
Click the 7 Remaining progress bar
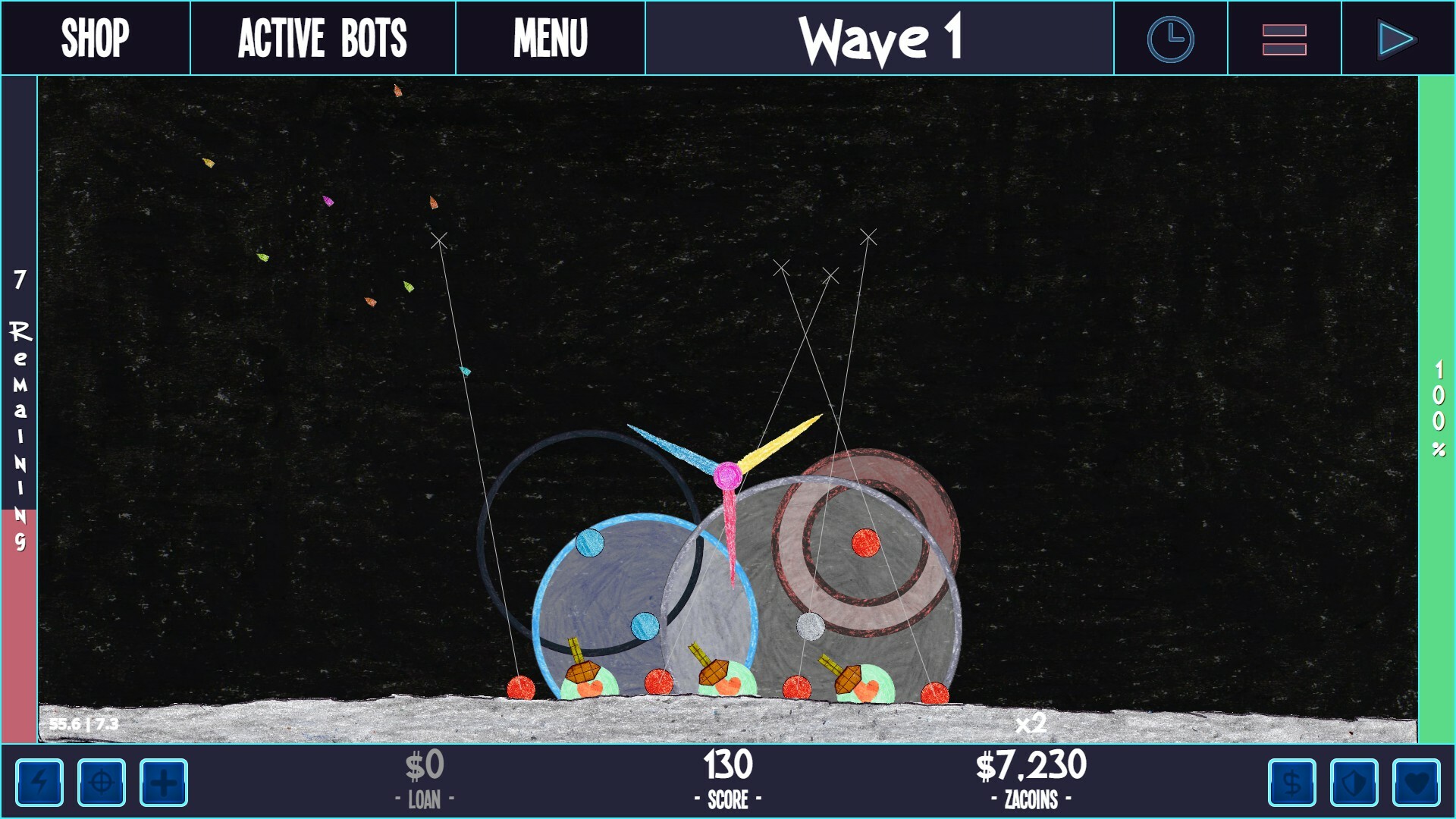[x=19, y=409]
